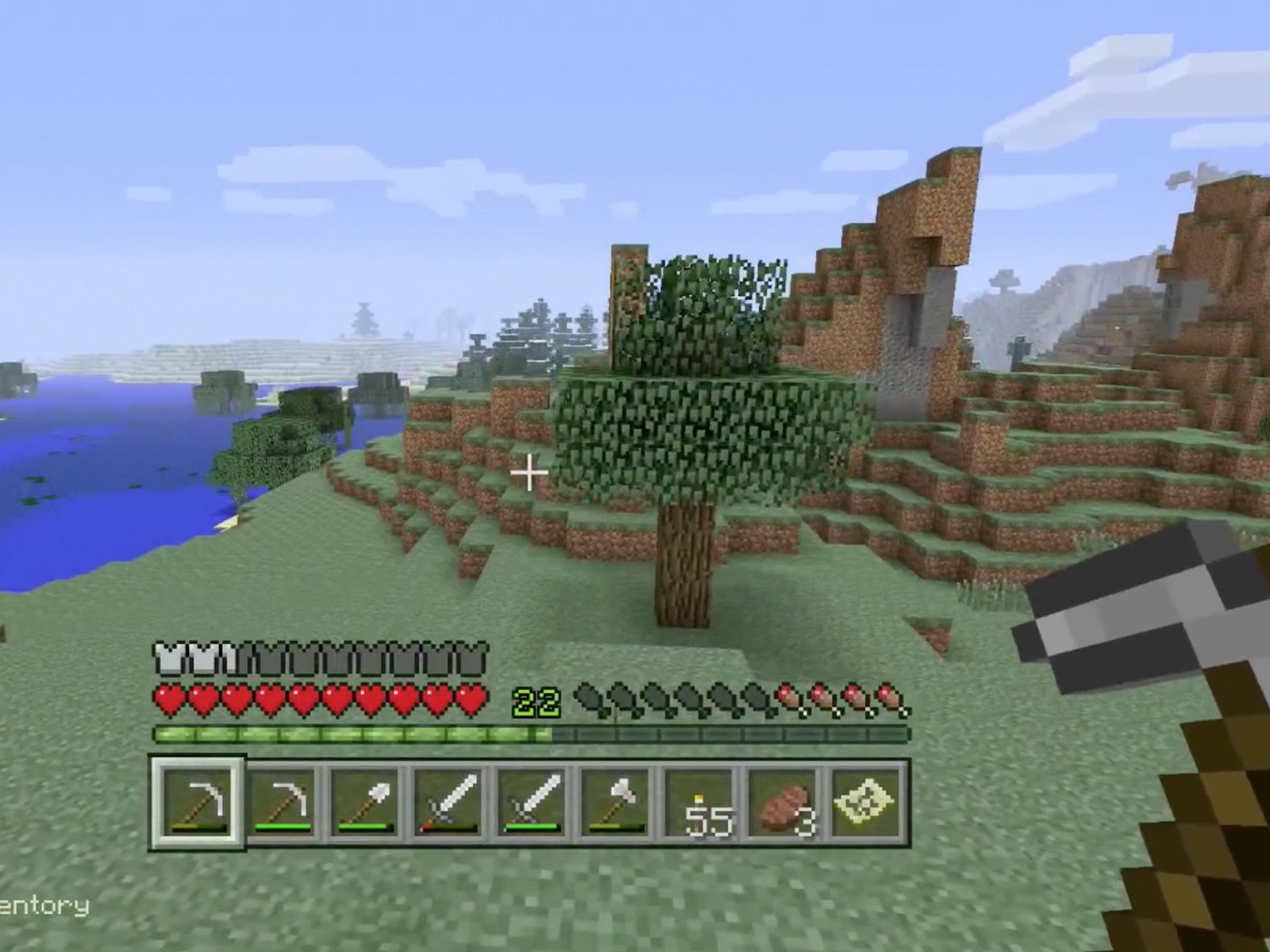The height and width of the screenshot is (952, 1270).
Task: Click the experience level number 22
Action: [x=537, y=701]
